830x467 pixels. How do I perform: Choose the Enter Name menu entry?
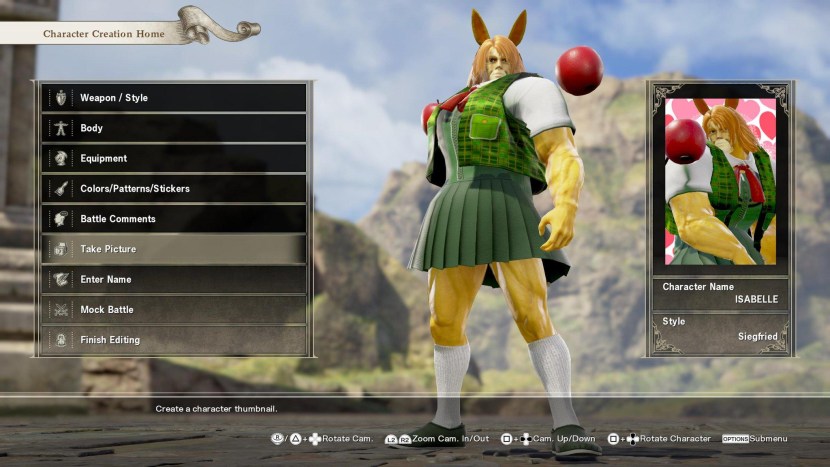click(x=174, y=279)
